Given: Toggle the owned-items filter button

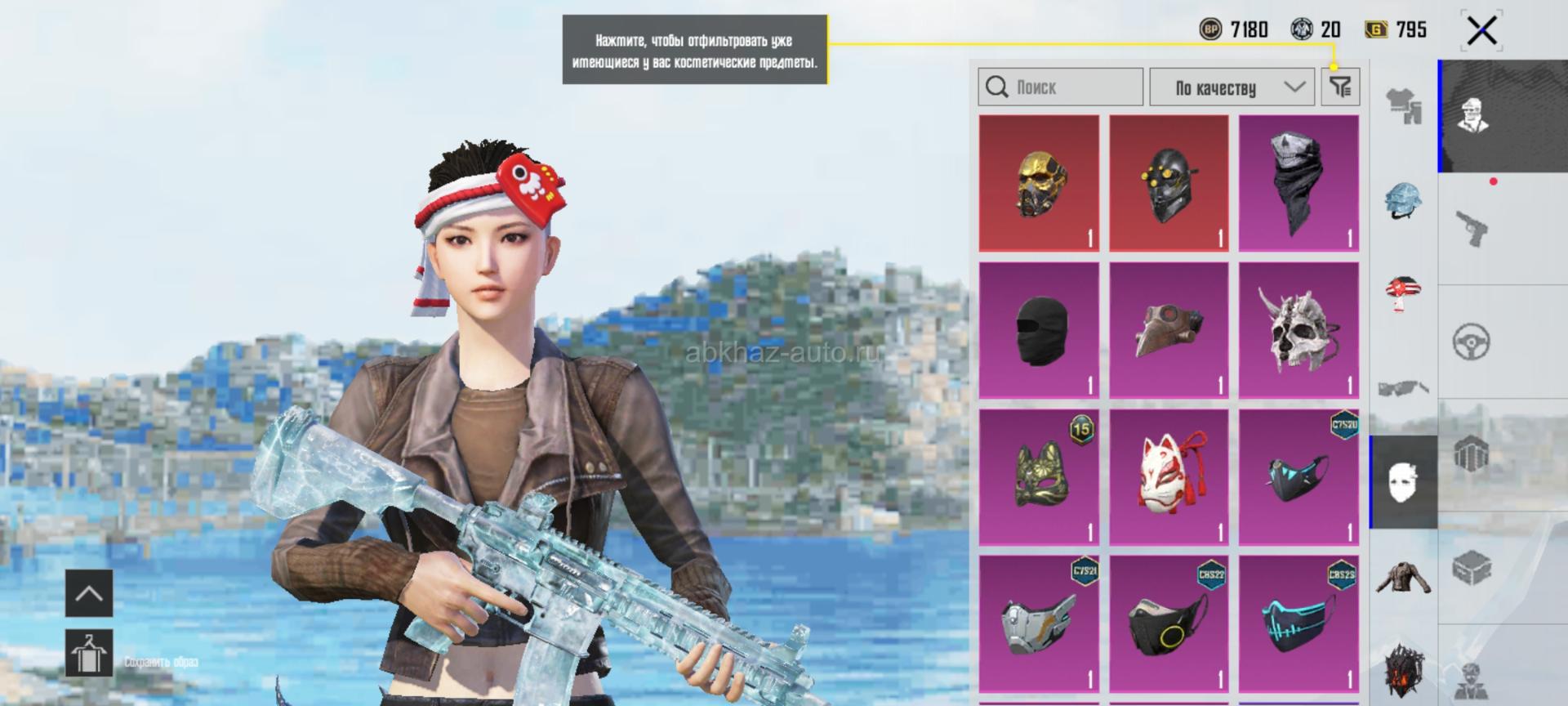Looking at the screenshot, I should tap(1340, 87).
